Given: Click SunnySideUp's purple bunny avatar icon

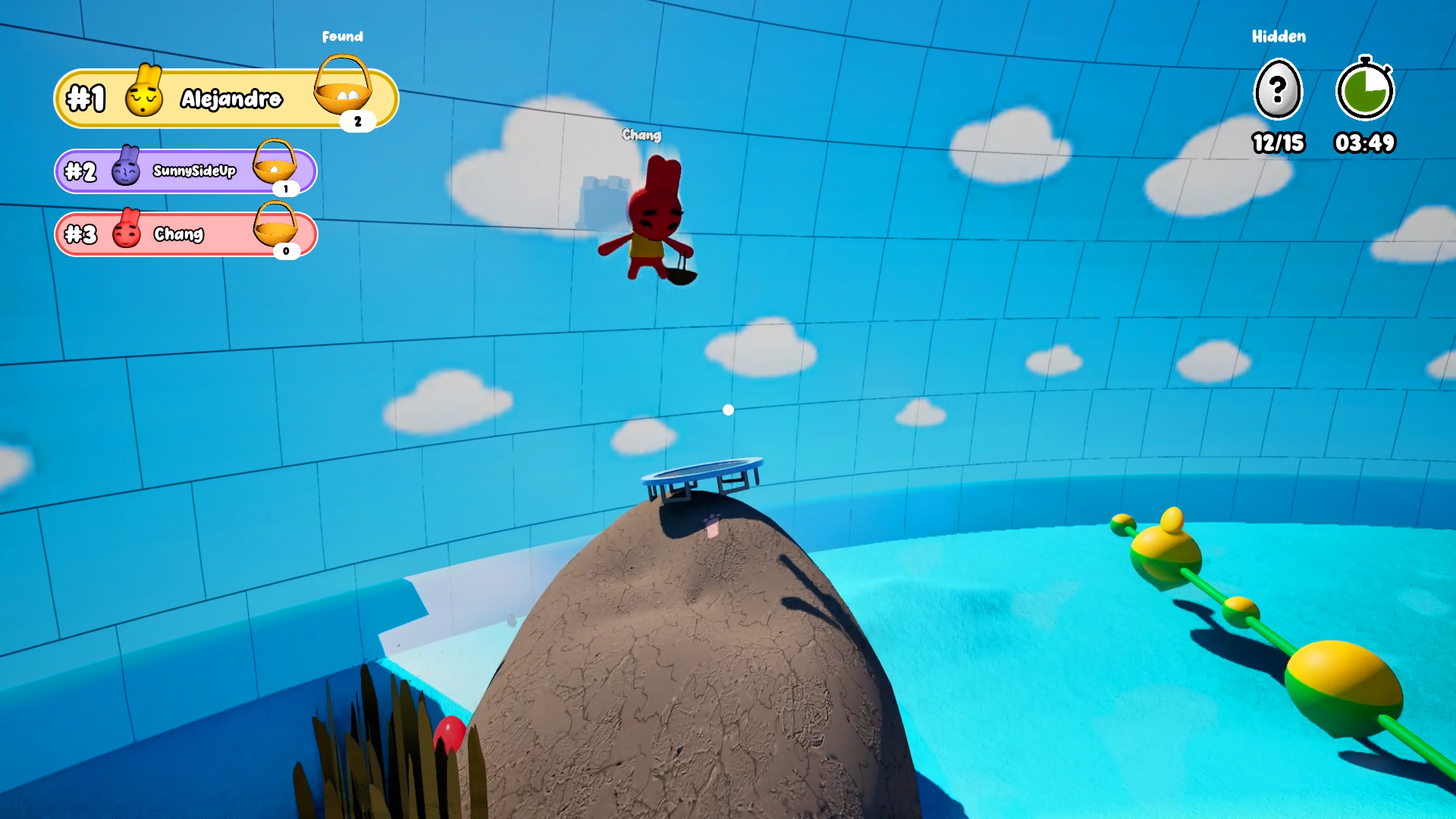Looking at the screenshot, I should click(x=125, y=171).
